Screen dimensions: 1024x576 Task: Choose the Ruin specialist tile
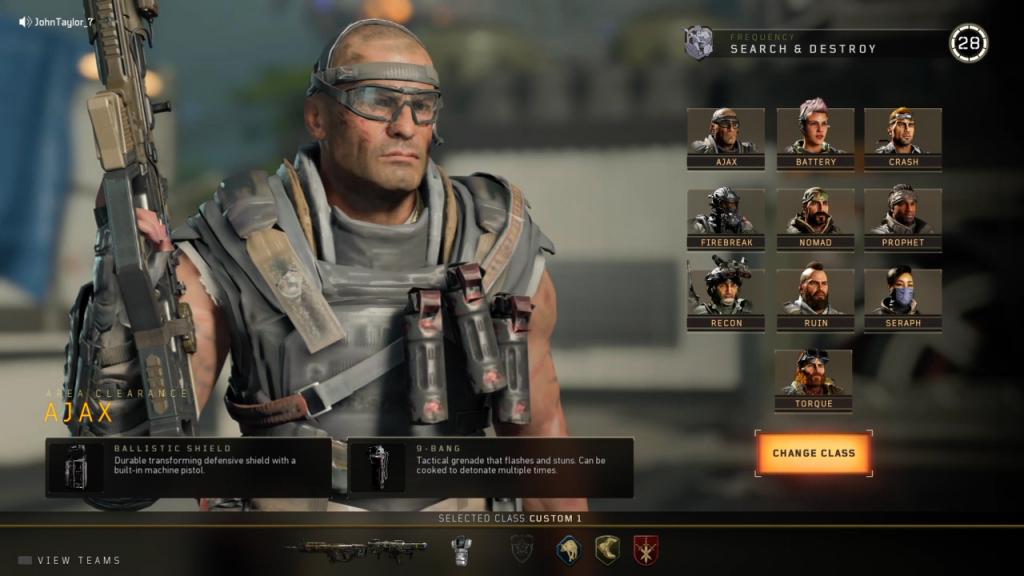click(815, 299)
